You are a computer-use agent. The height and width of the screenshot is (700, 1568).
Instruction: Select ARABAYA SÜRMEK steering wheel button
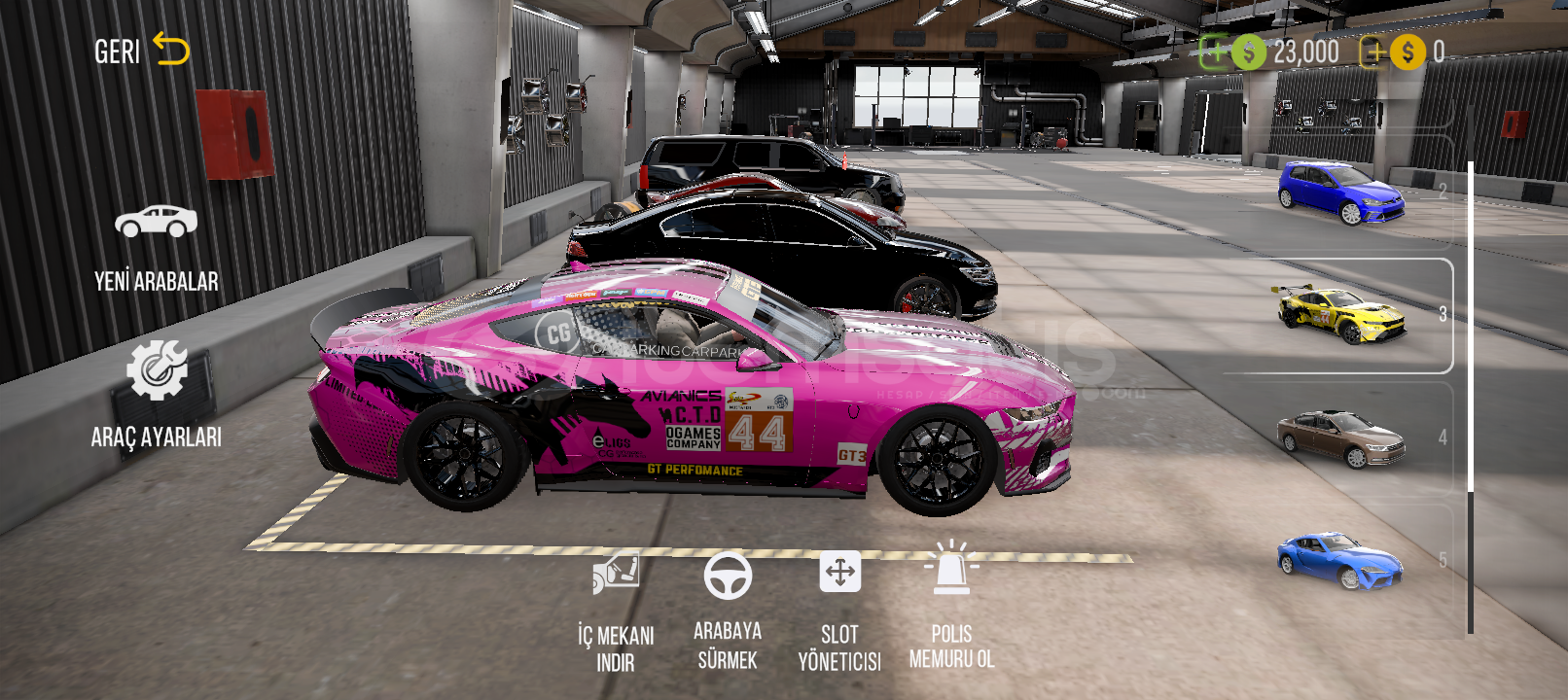pyautogui.click(x=728, y=610)
